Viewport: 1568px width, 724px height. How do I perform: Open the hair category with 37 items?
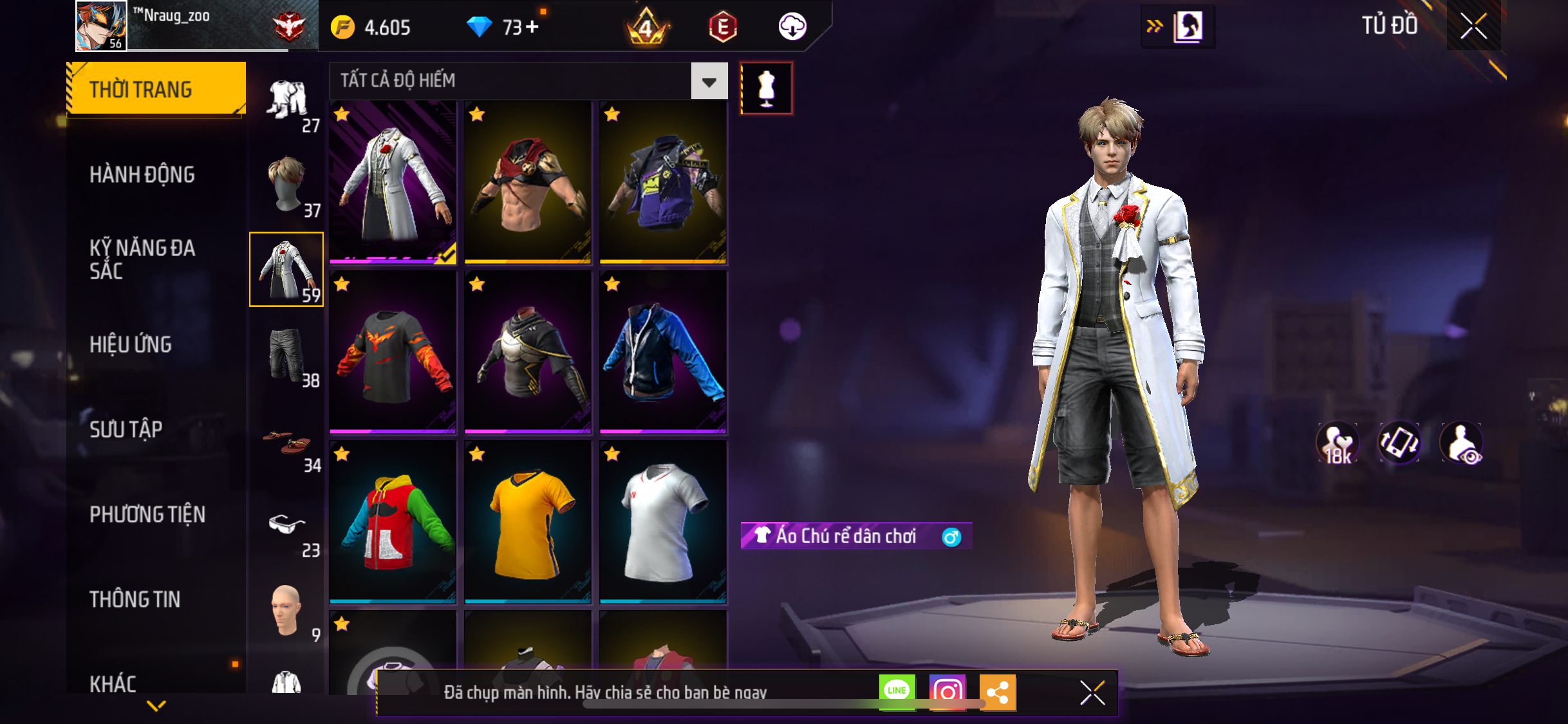pos(287,185)
